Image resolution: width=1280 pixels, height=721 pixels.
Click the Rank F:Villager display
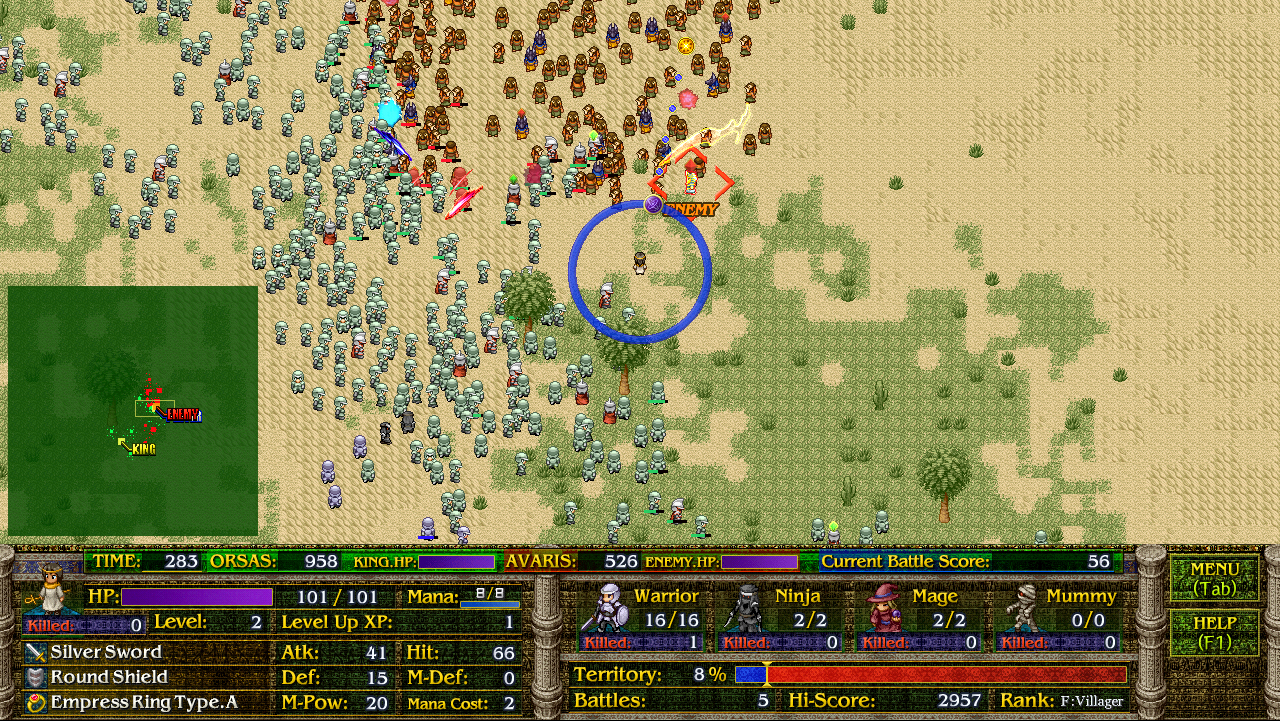1092,700
